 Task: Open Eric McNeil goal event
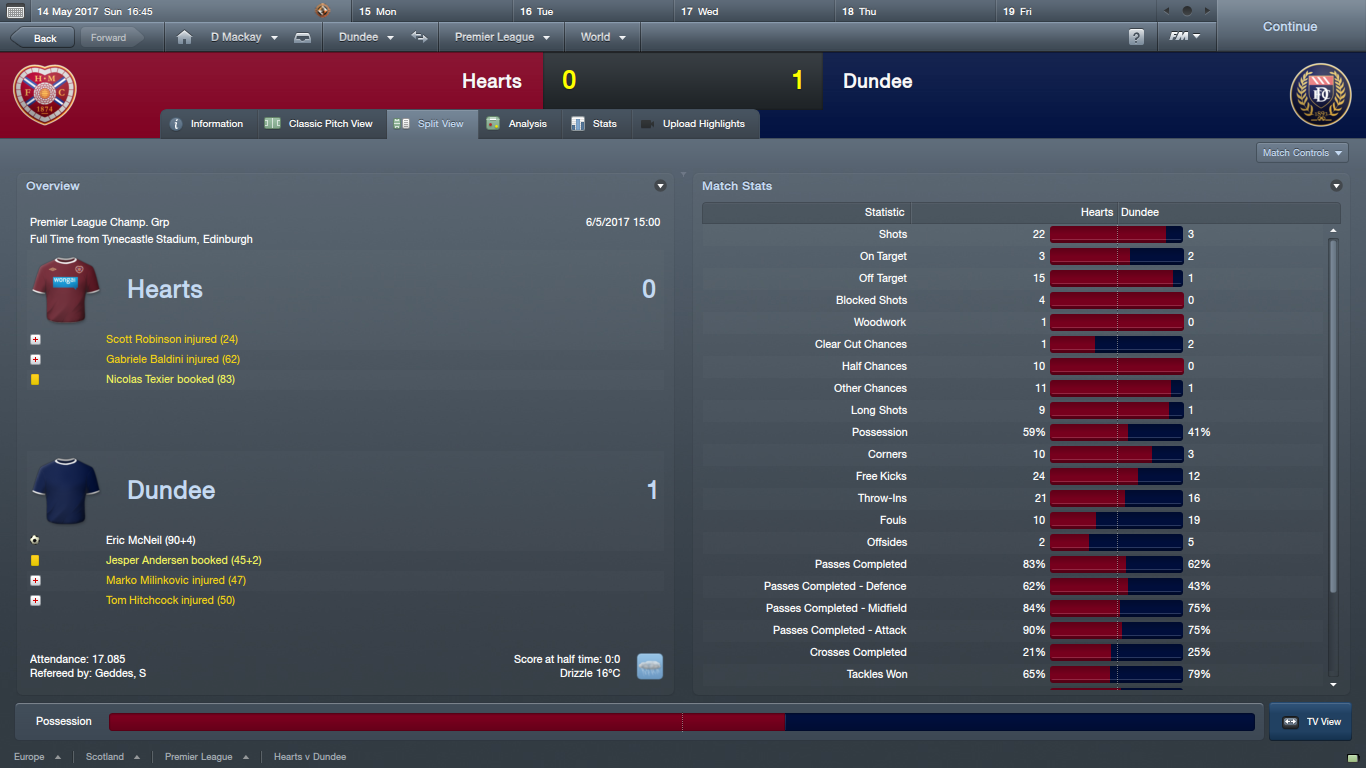point(150,540)
